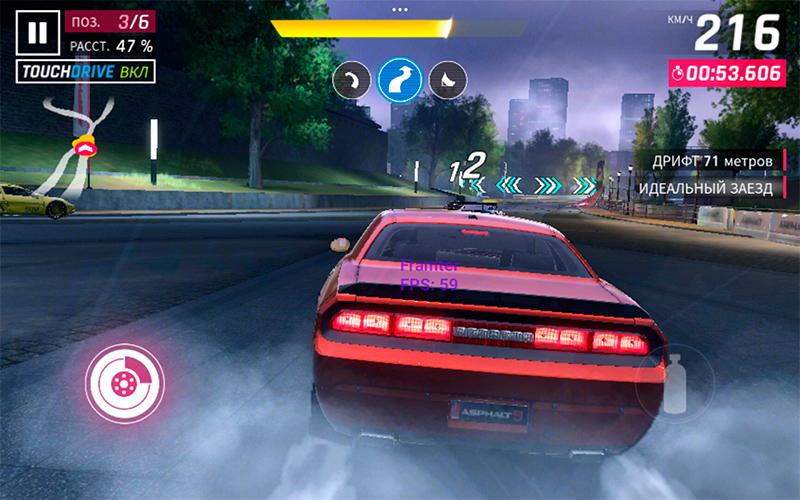Pick the right ramp route icon
The height and width of the screenshot is (500, 800).
[x=445, y=79]
